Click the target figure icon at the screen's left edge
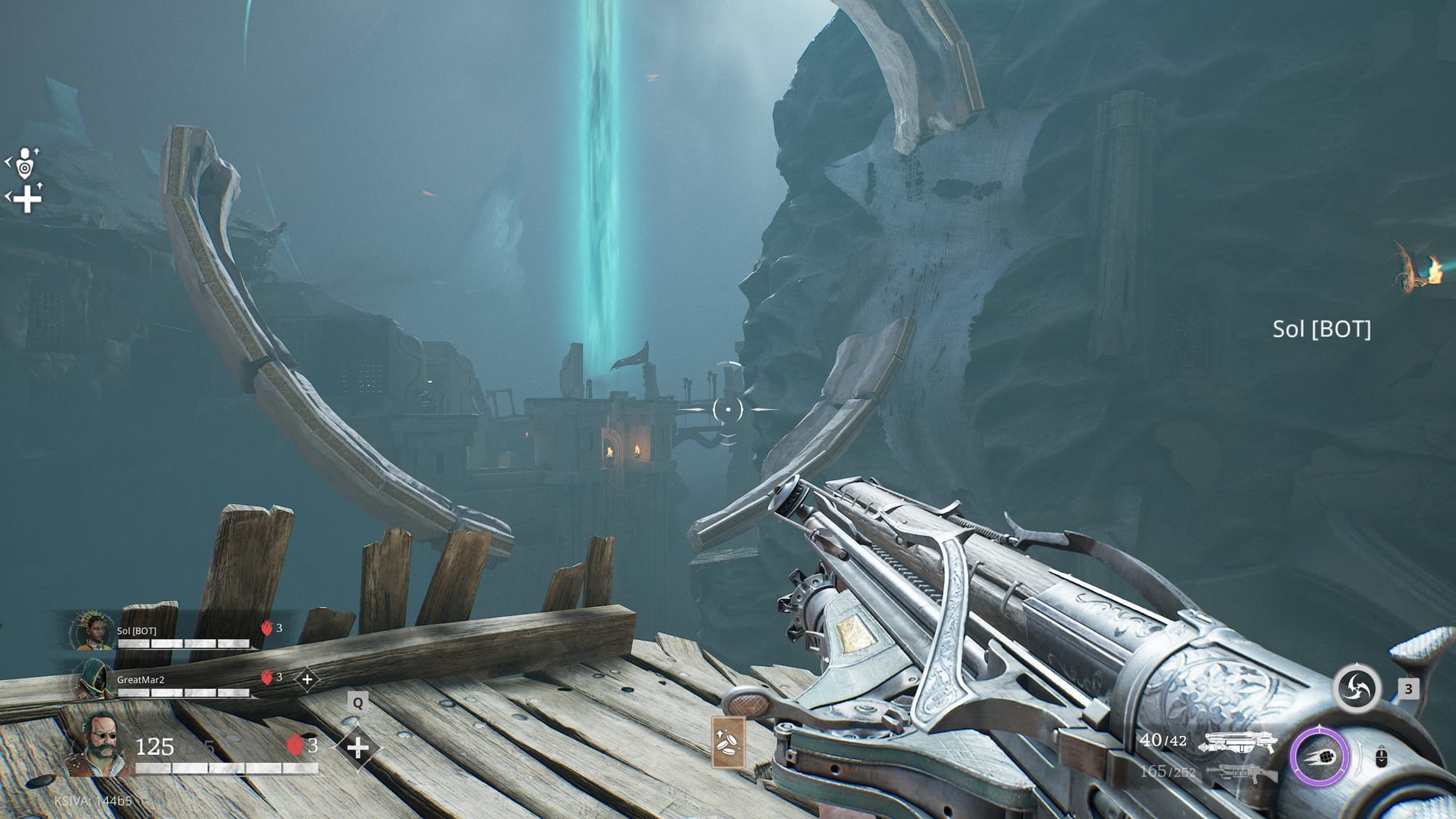The width and height of the screenshot is (1456, 819). coord(25,164)
